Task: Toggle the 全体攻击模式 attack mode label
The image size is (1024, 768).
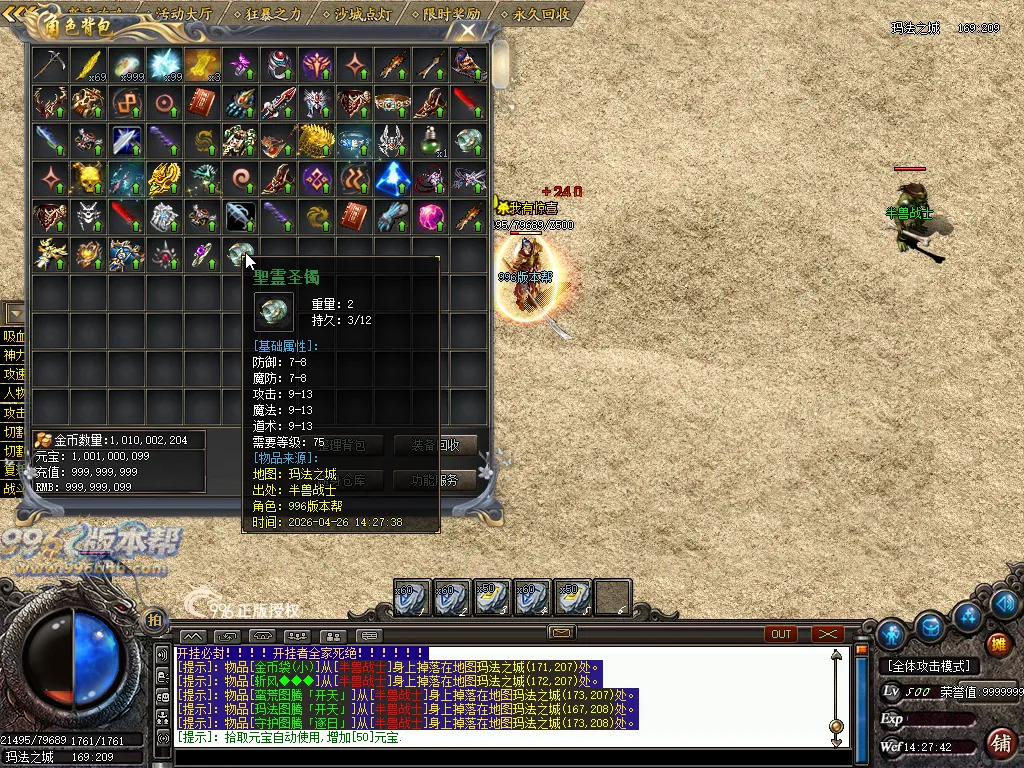Action: [929, 666]
